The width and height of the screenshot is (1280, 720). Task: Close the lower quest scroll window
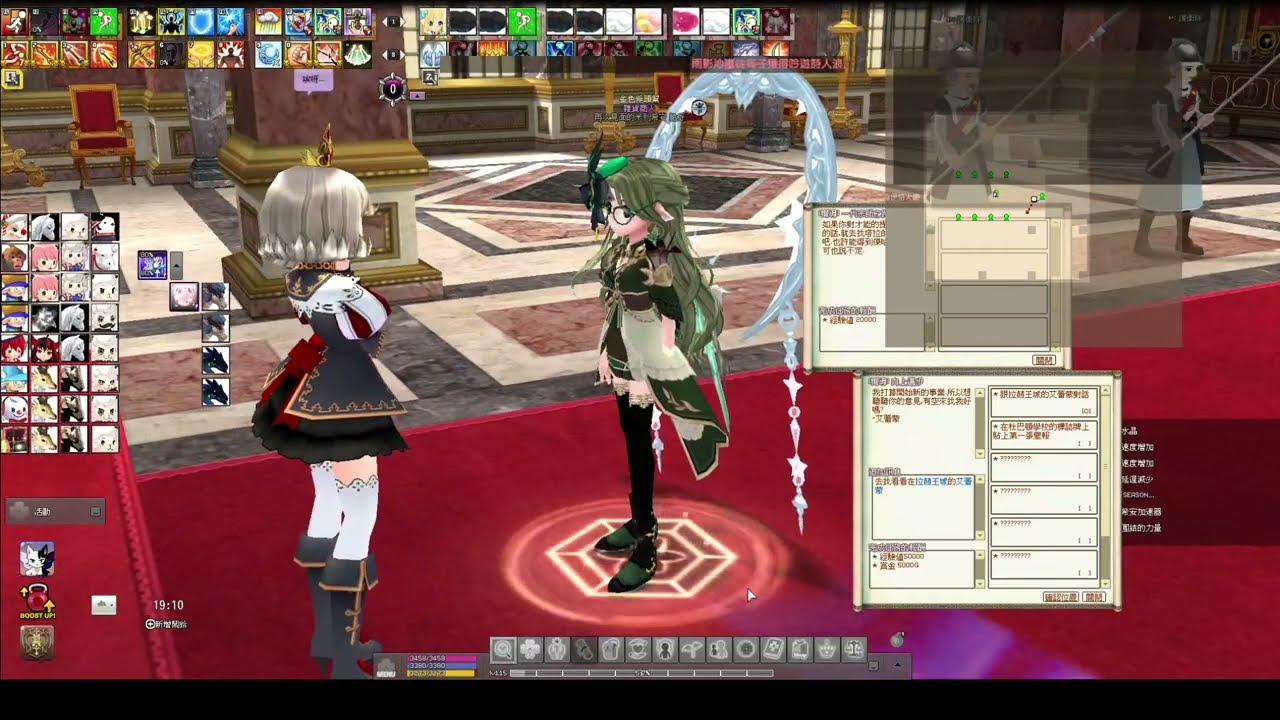[x=1094, y=597]
